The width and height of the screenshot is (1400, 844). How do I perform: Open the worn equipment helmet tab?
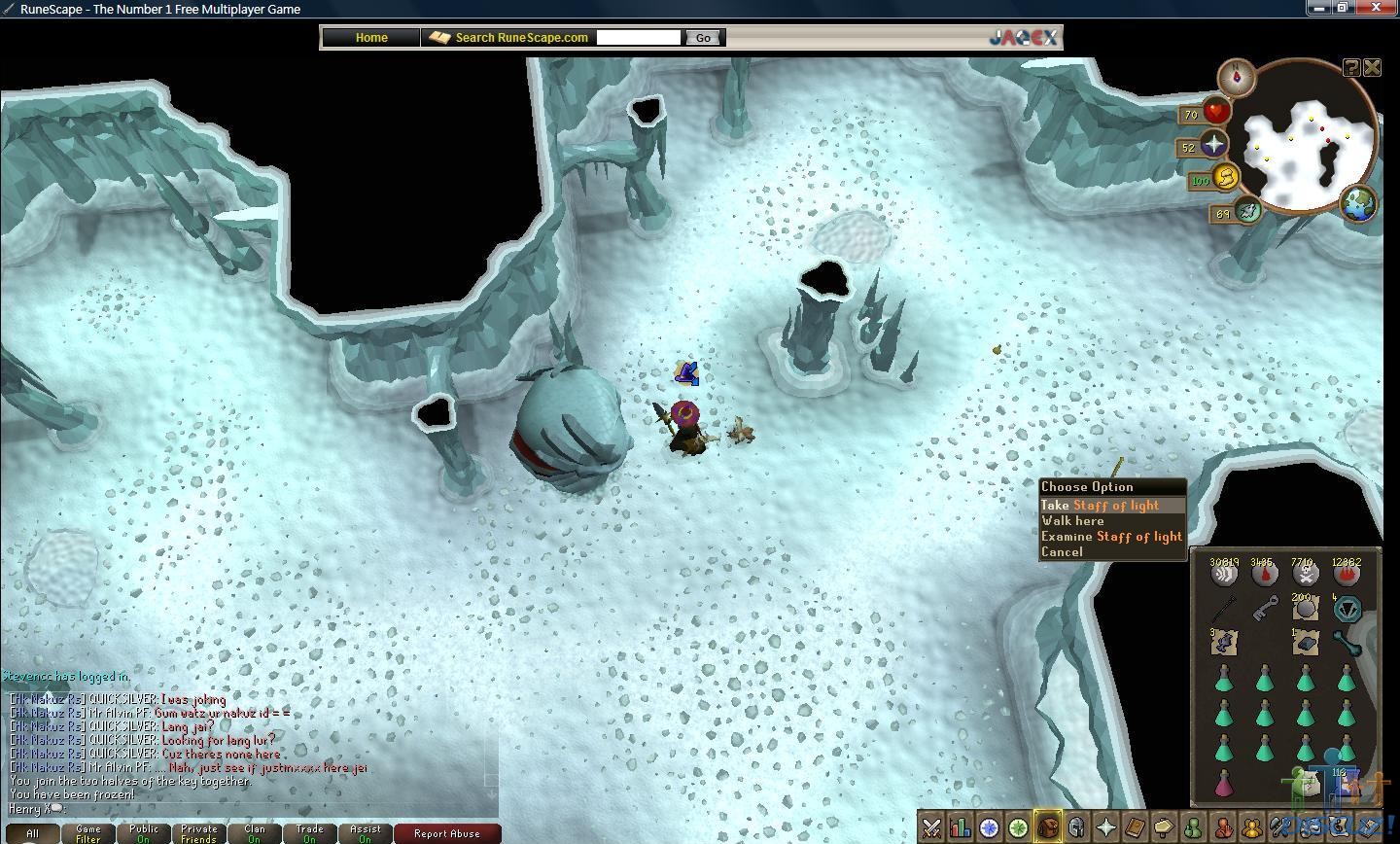pyautogui.click(x=1076, y=828)
